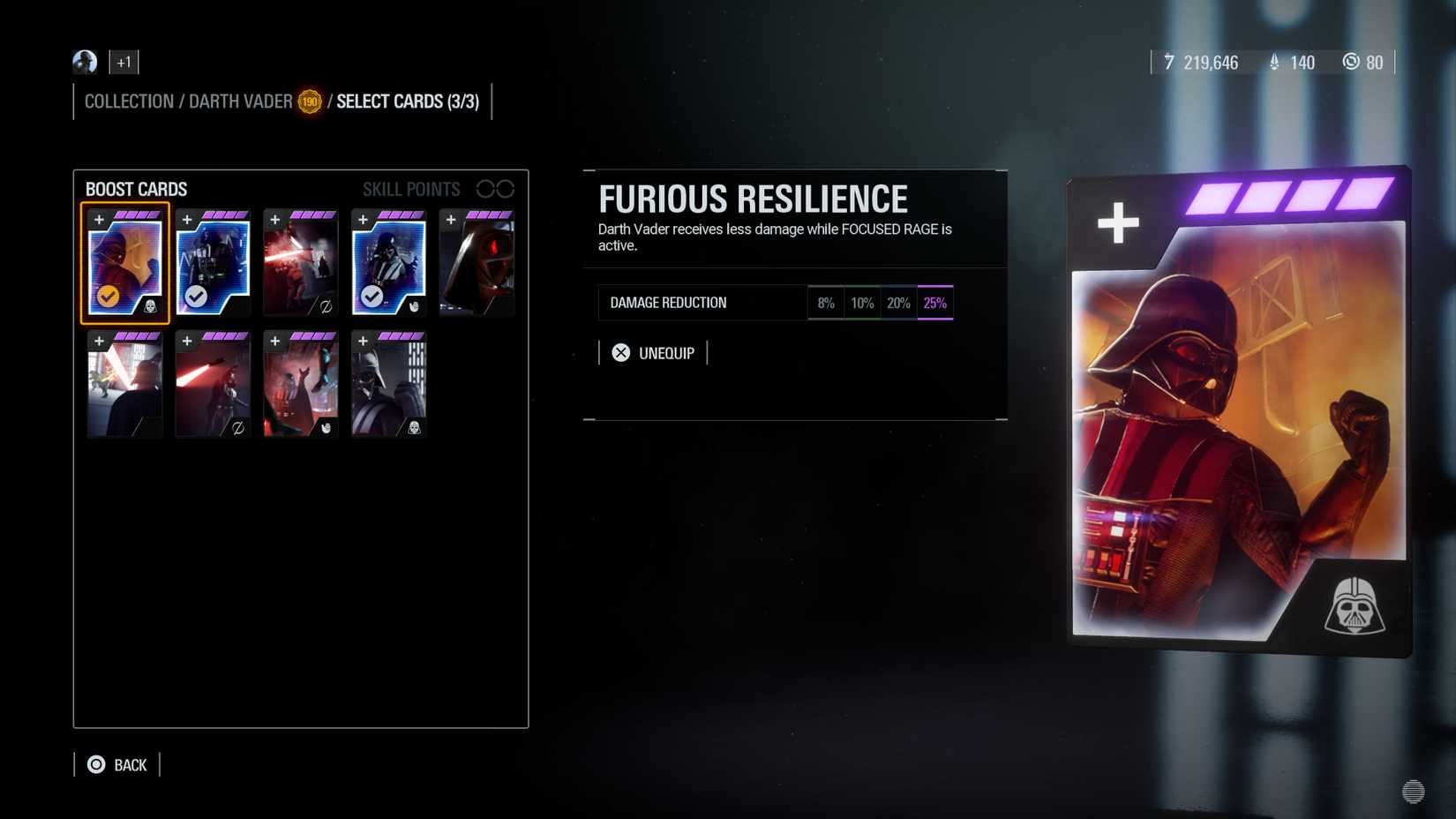Click the currency icon next to 80

tap(1351, 62)
